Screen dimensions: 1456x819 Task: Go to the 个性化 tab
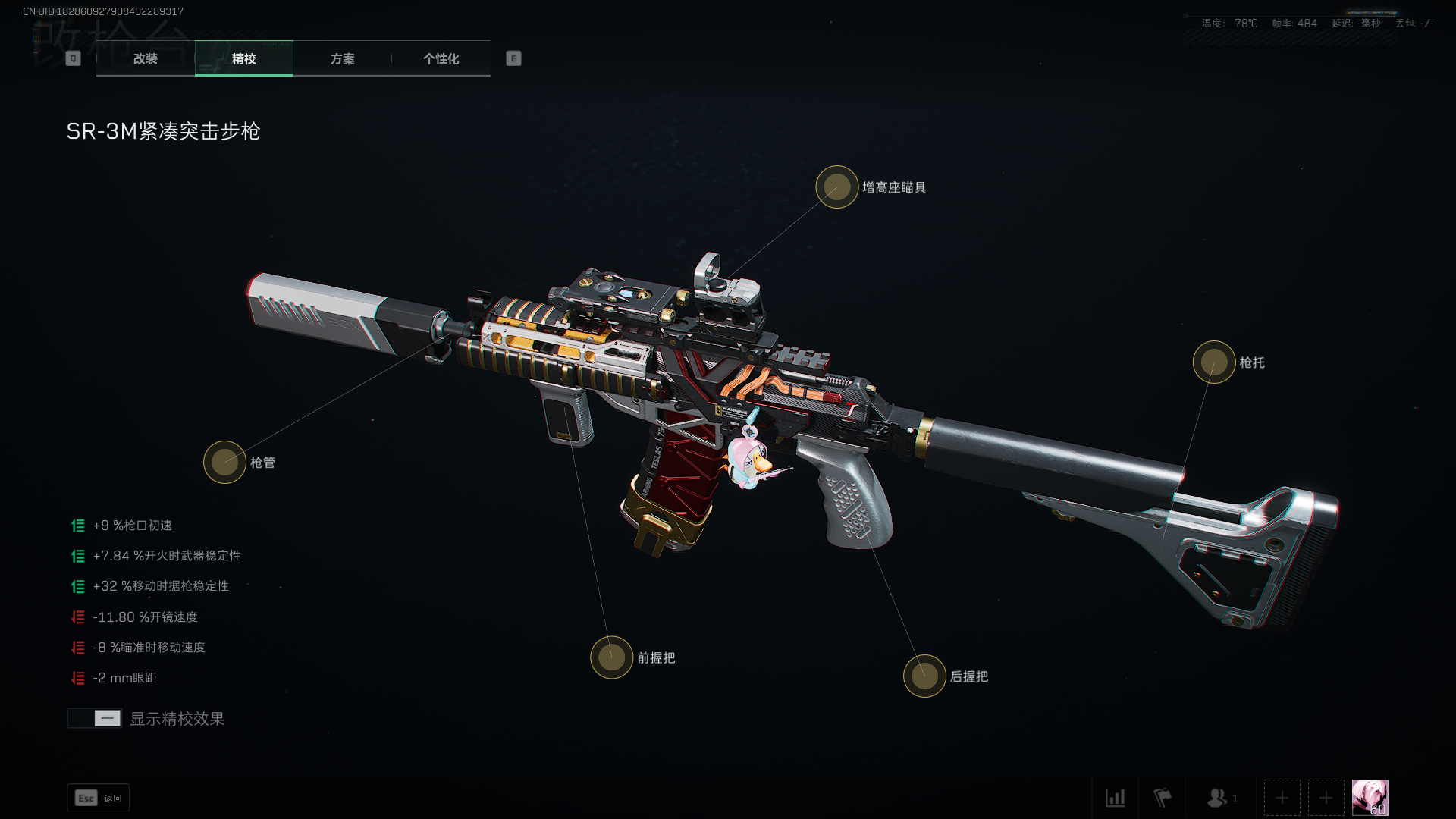point(441,58)
